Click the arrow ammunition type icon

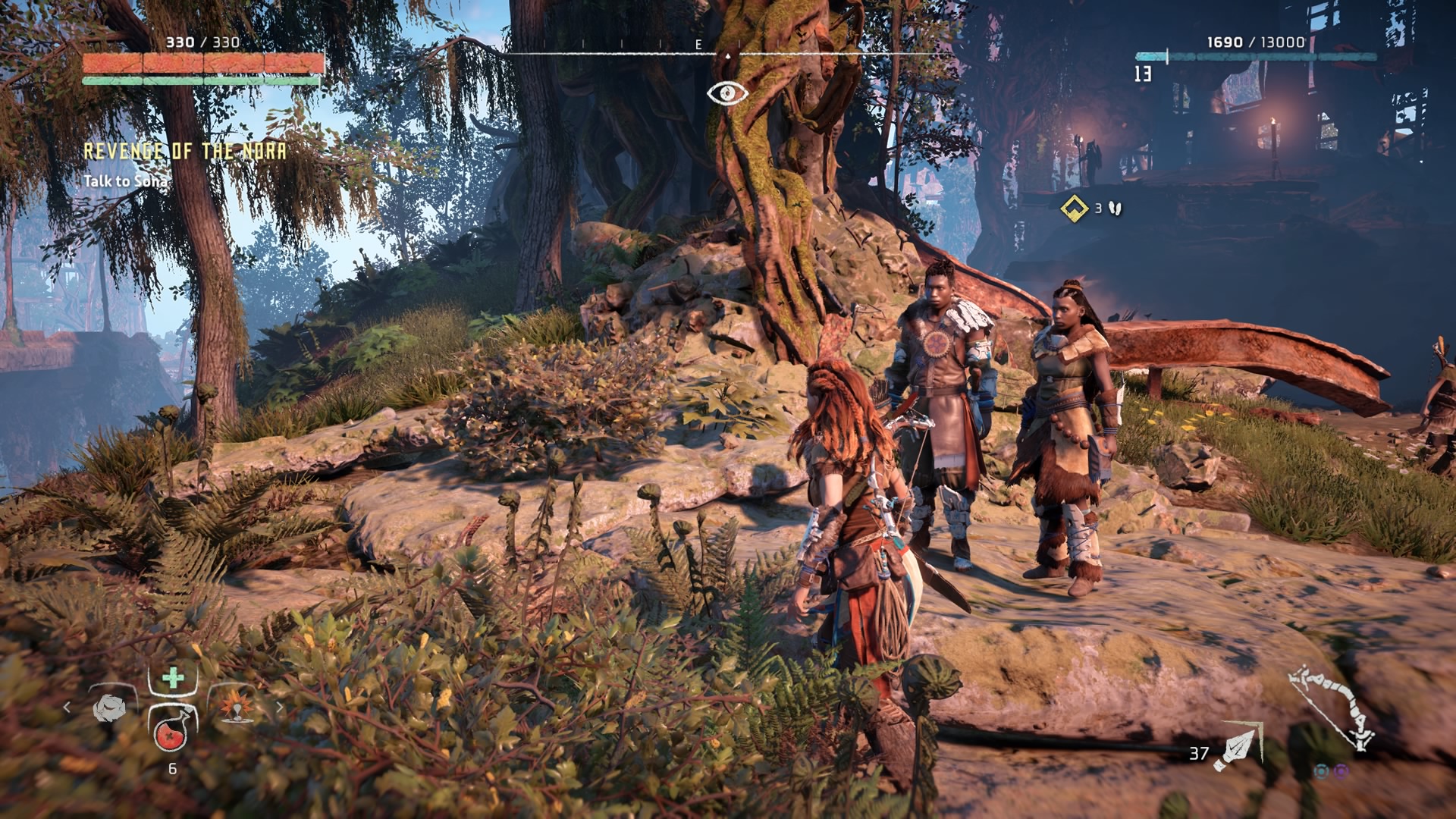point(1235,747)
